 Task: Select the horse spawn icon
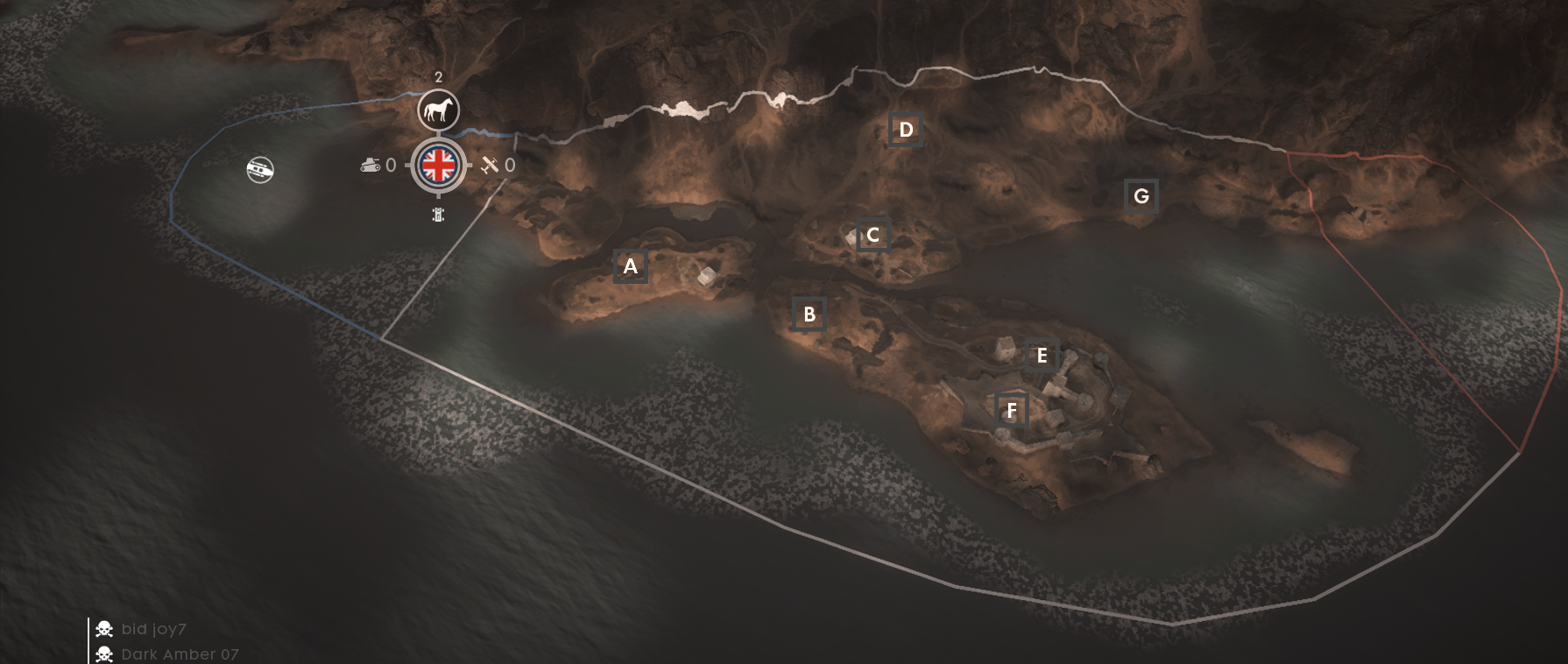(x=438, y=111)
